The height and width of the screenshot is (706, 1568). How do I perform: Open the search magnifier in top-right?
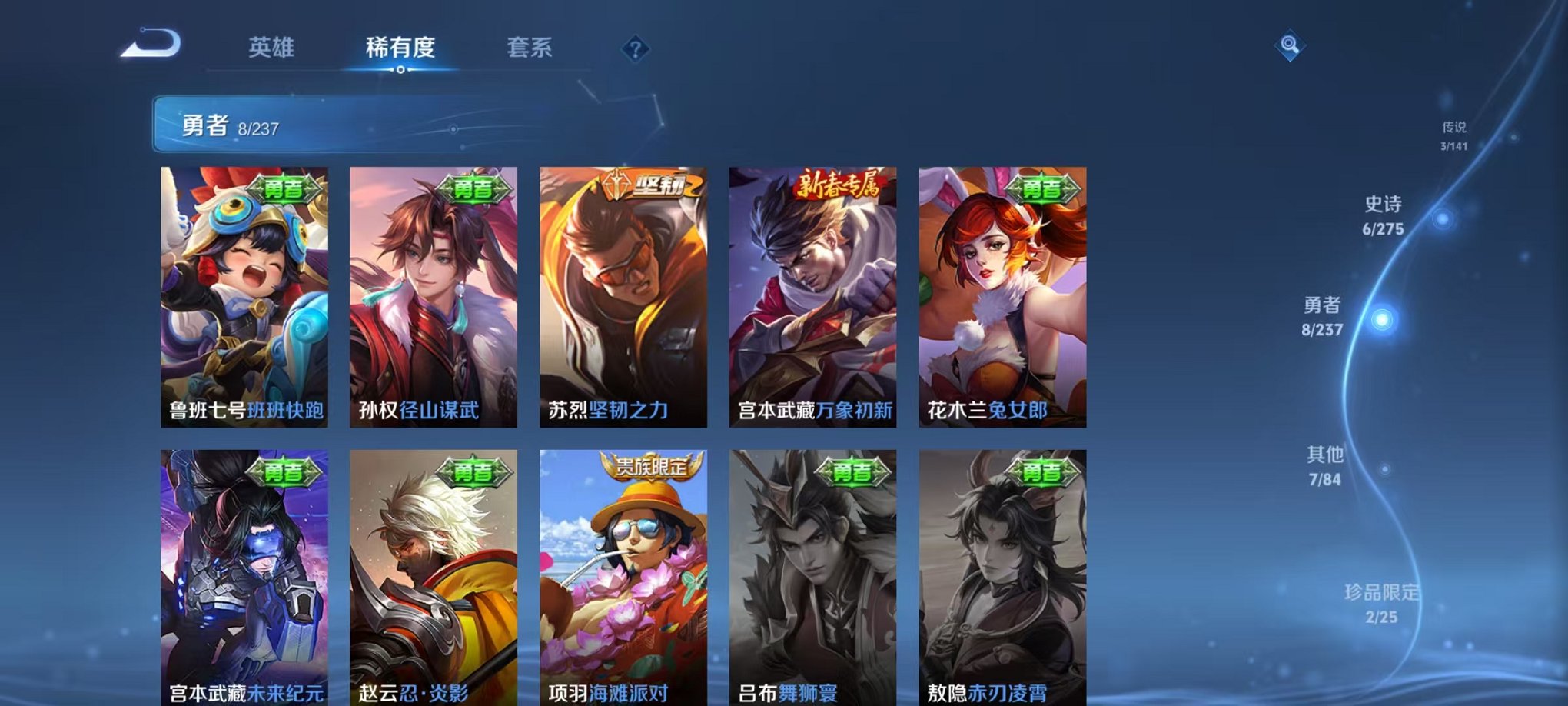click(x=1290, y=46)
